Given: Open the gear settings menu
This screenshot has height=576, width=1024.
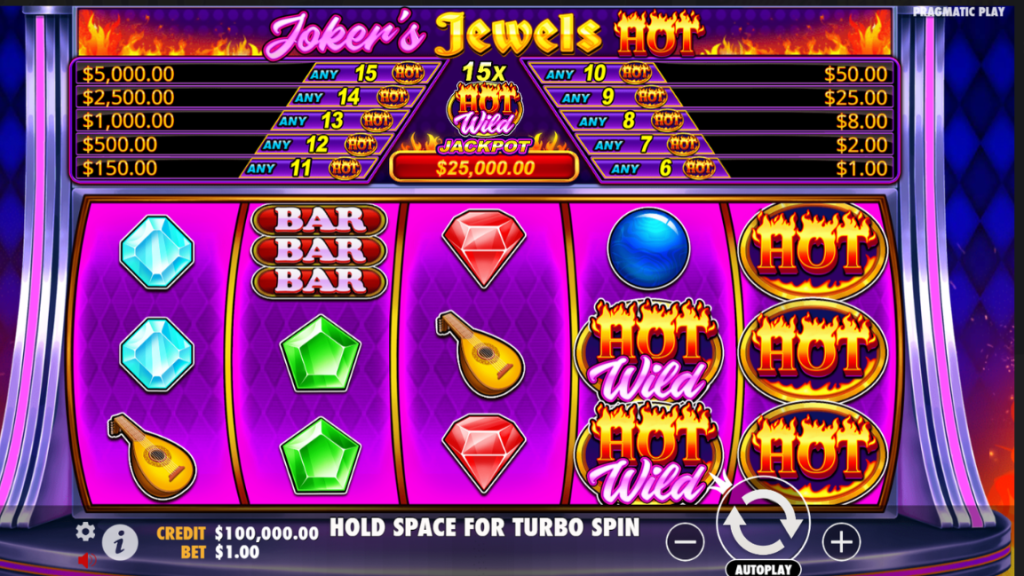Looking at the screenshot, I should (x=86, y=531).
